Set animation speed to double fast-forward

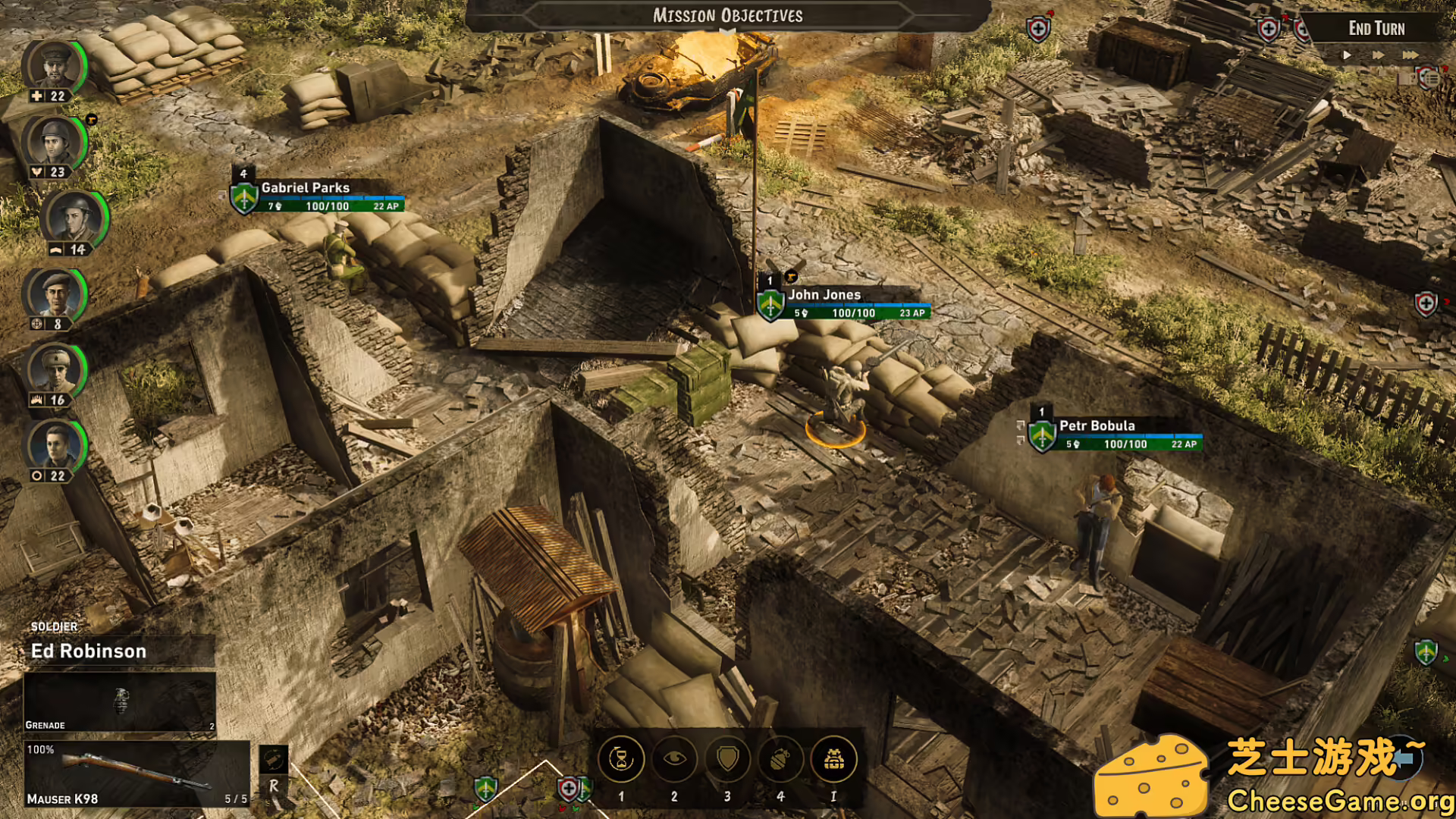(1378, 55)
